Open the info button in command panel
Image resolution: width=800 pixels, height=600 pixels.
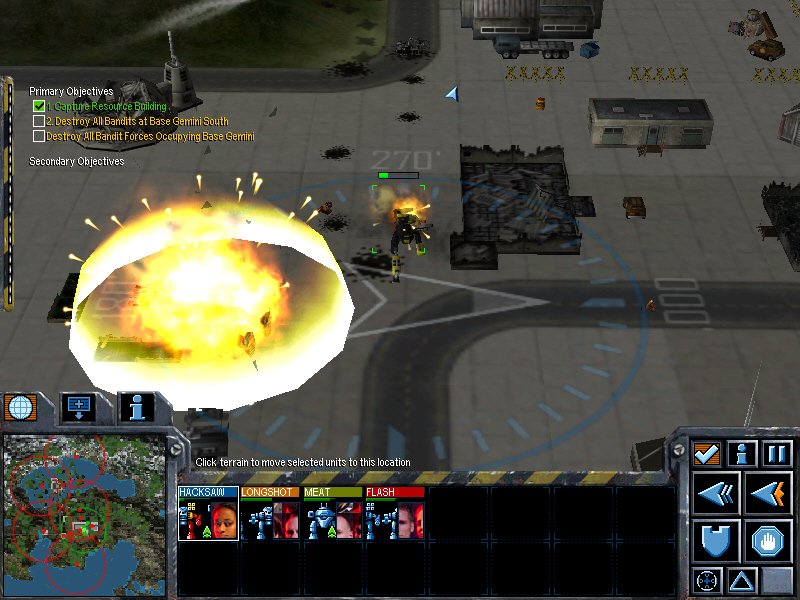tap(742, 454)
